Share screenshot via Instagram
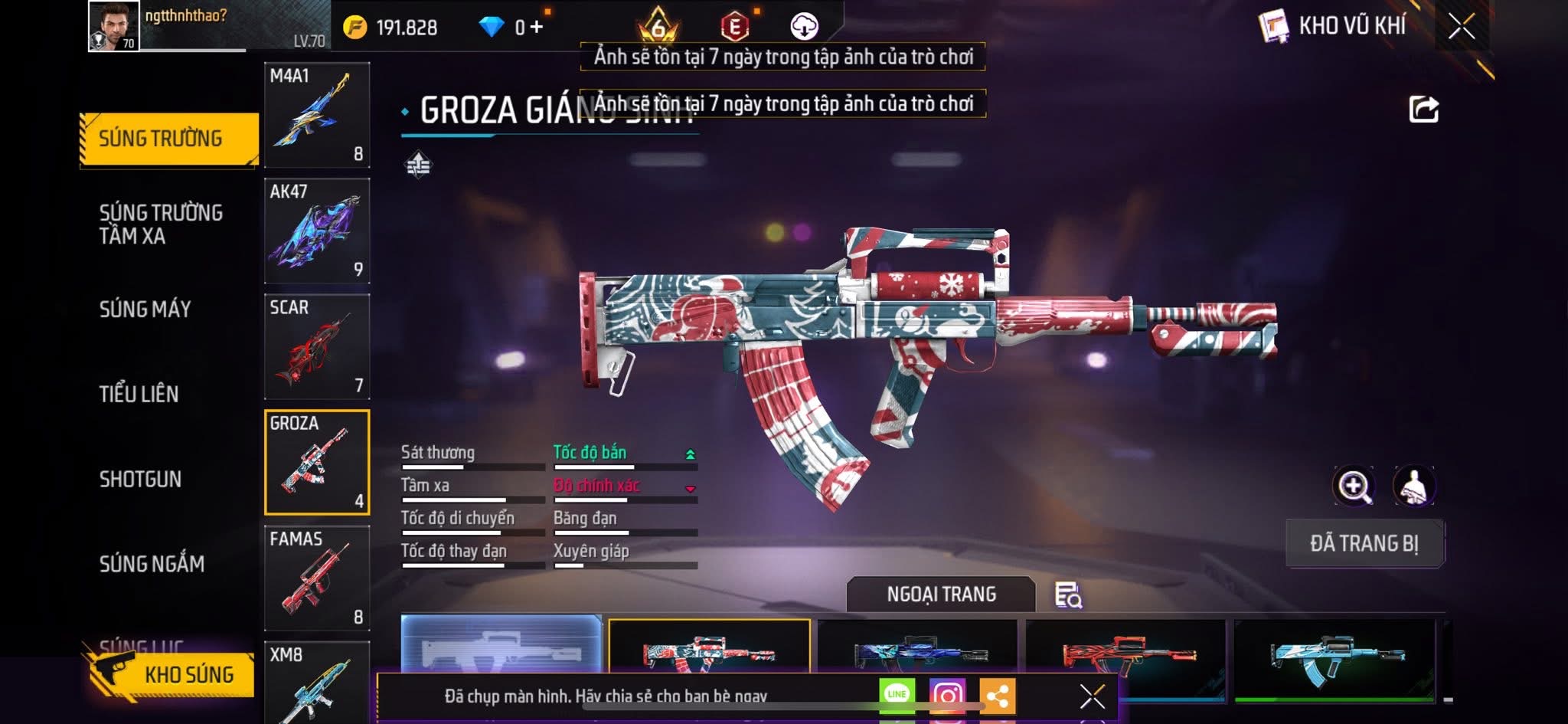 point(947,695)
